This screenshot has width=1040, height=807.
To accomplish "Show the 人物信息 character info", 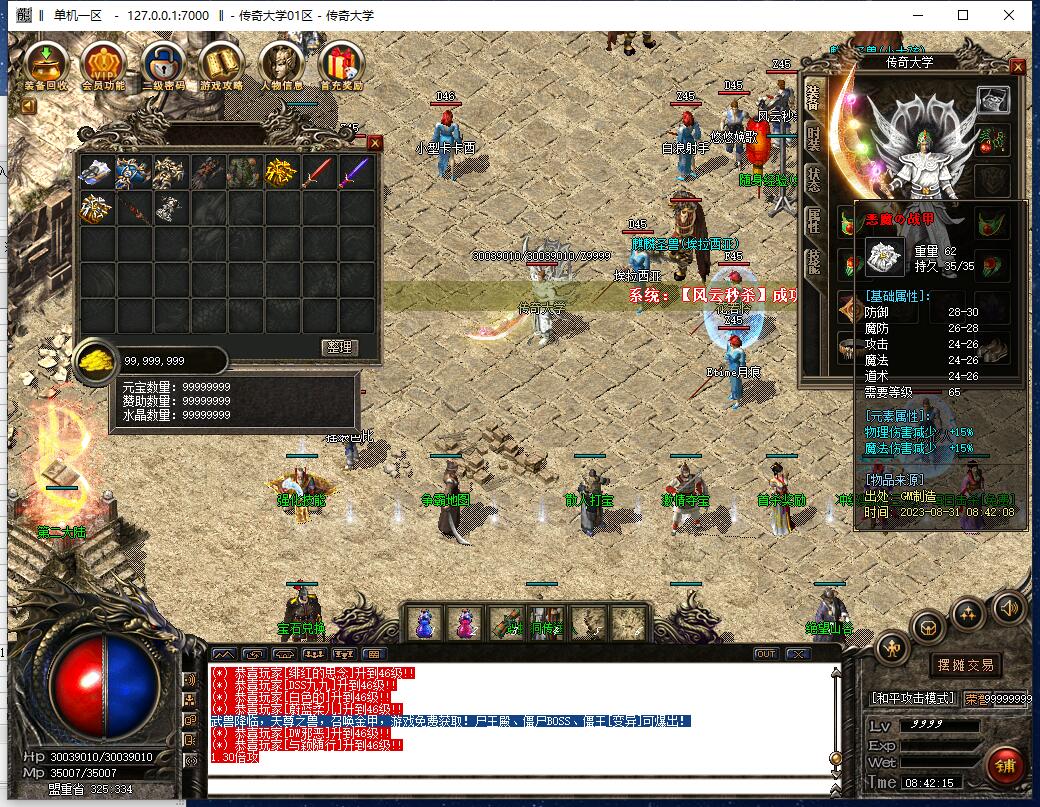I will 281,66.
